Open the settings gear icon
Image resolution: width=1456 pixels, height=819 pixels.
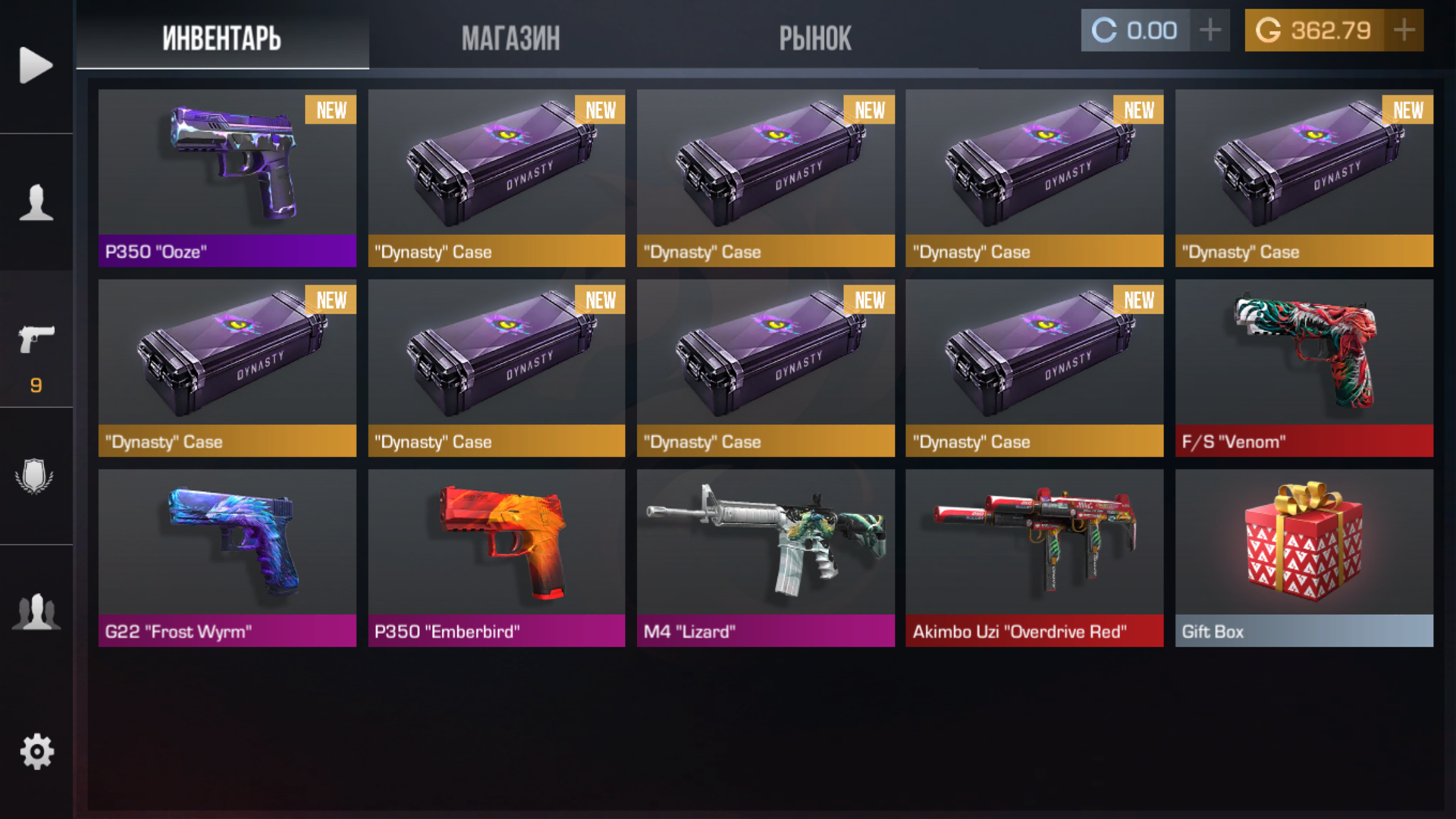[36, 751]
